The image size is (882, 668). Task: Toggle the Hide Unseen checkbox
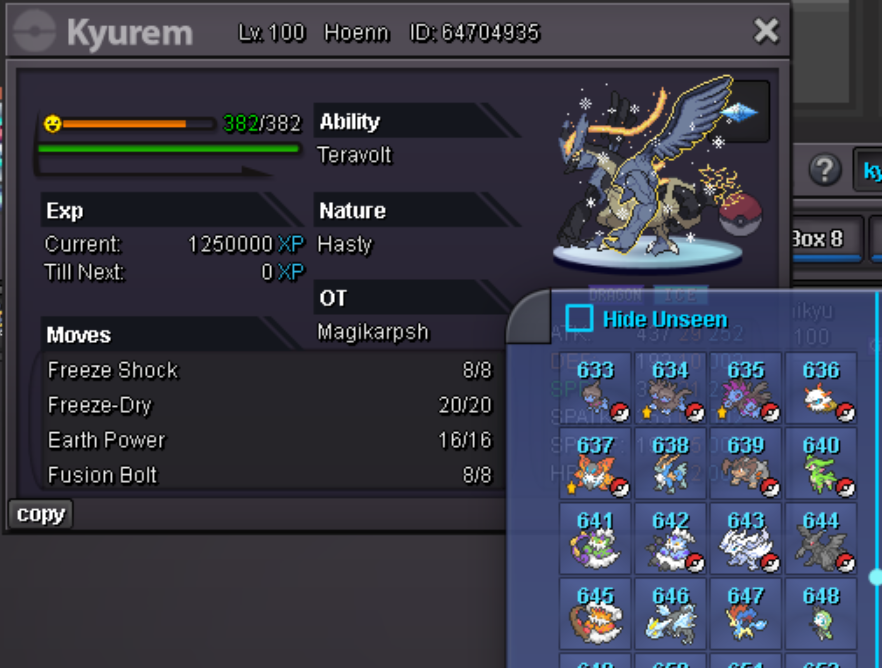pos(580,319)
